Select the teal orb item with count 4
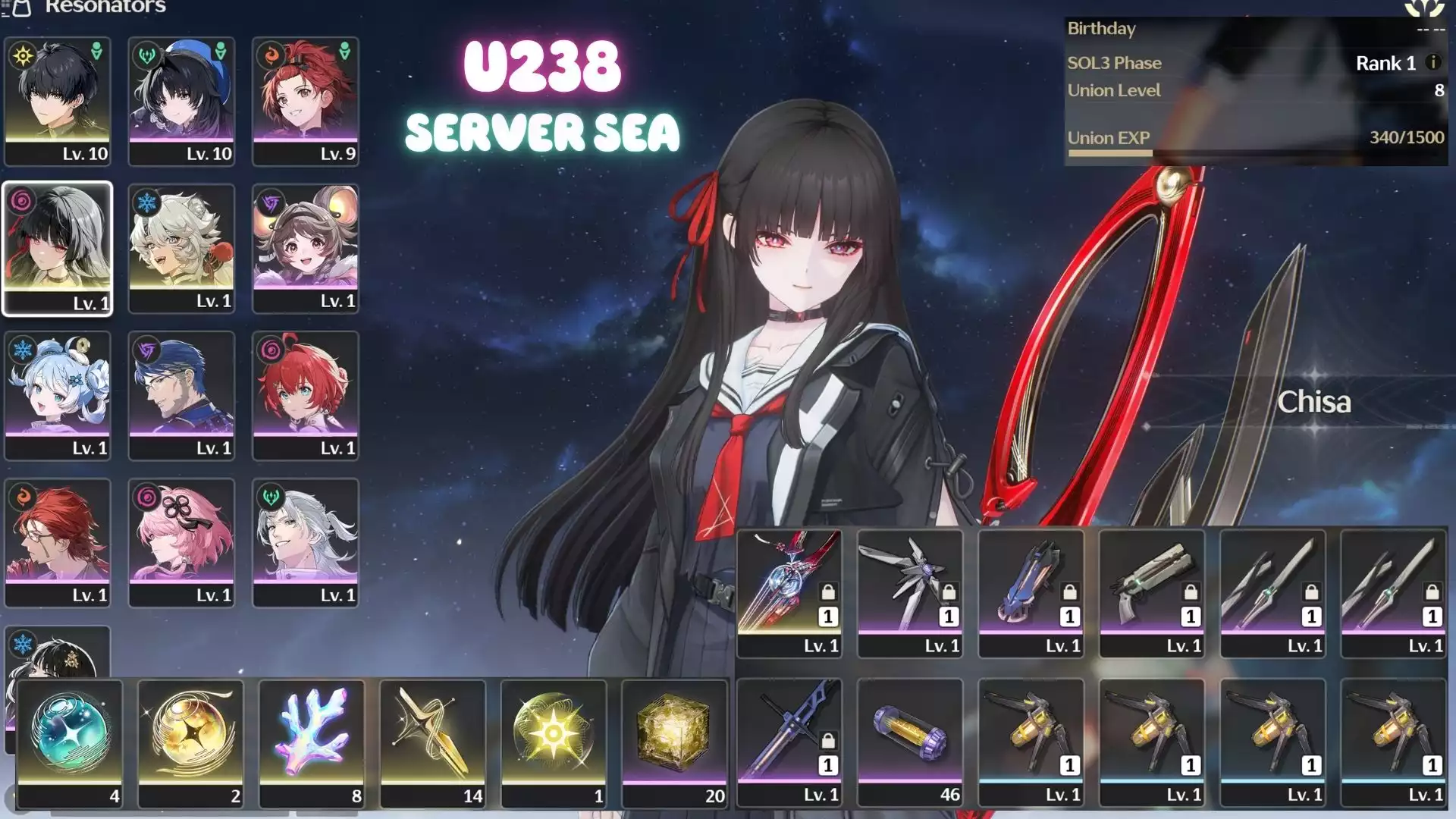This screenshot has width=1456, height=819. click(70, 743)
